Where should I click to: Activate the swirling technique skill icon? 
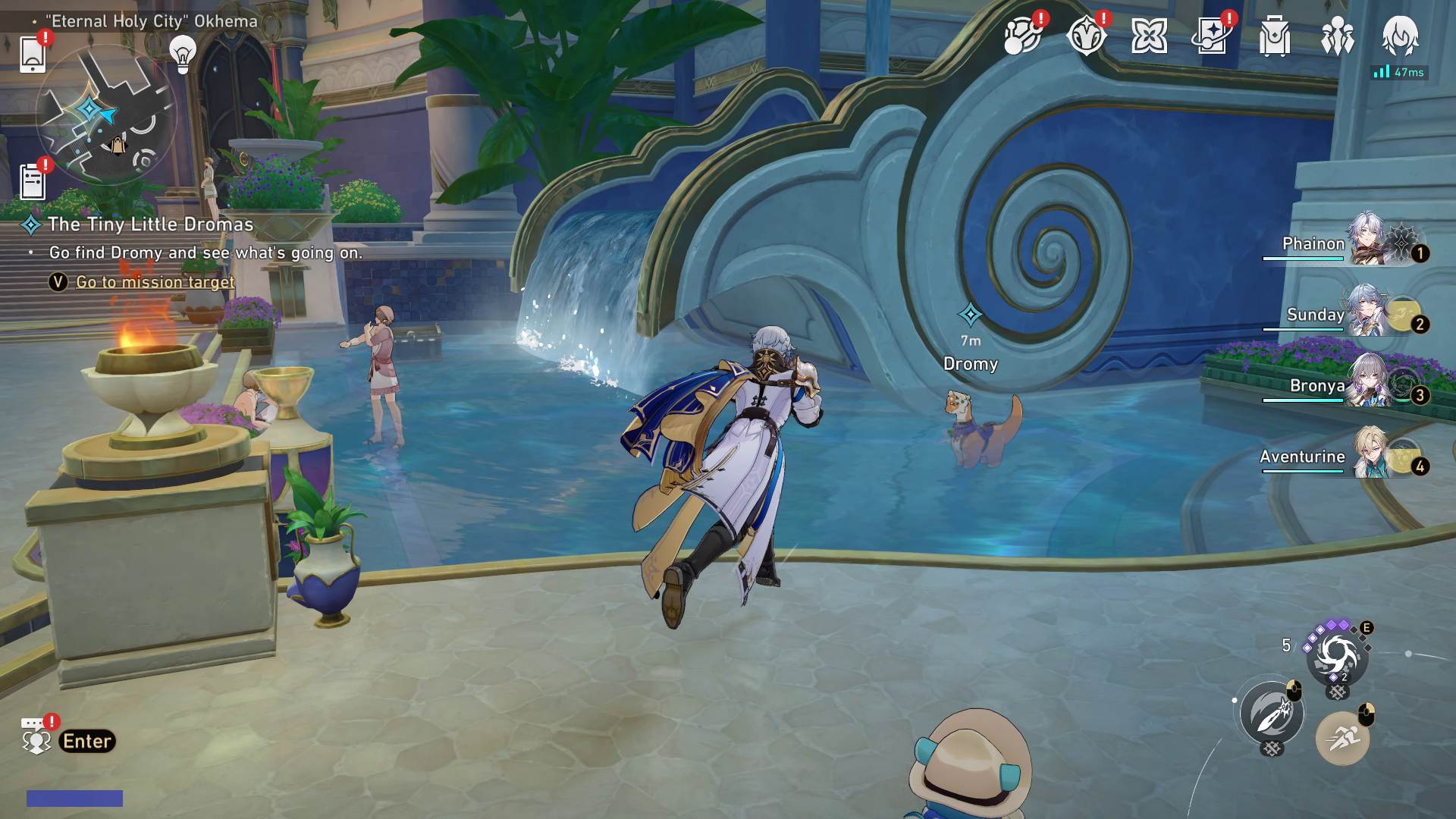[1336, 654]
